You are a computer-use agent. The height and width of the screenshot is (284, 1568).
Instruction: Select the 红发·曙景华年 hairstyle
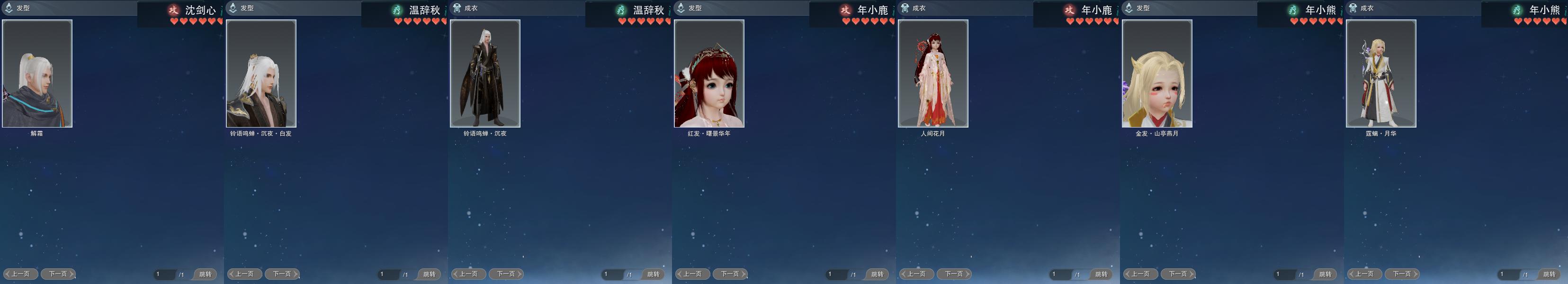[709, 73]
